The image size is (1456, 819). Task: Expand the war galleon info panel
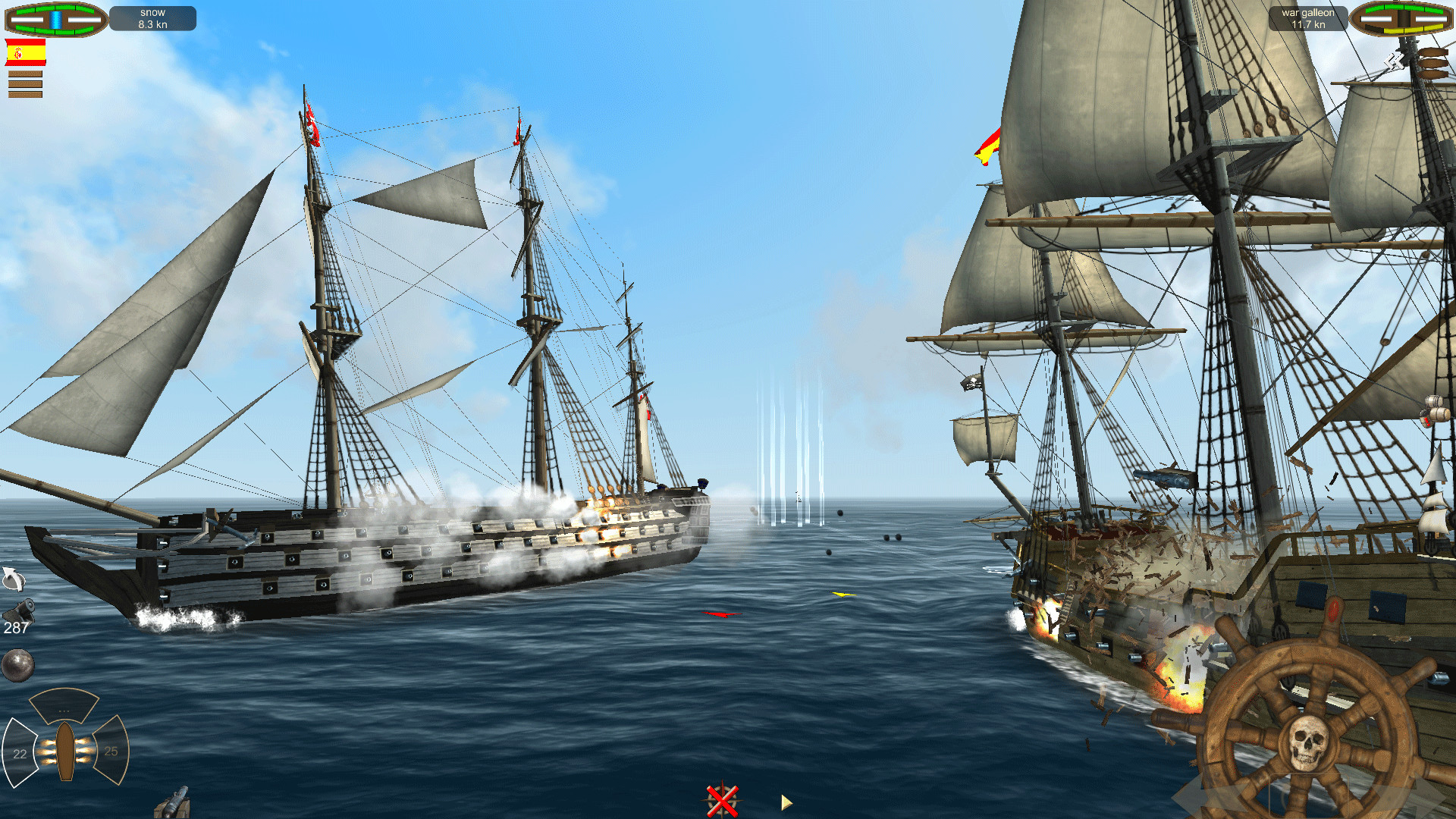click(1308, 17)
